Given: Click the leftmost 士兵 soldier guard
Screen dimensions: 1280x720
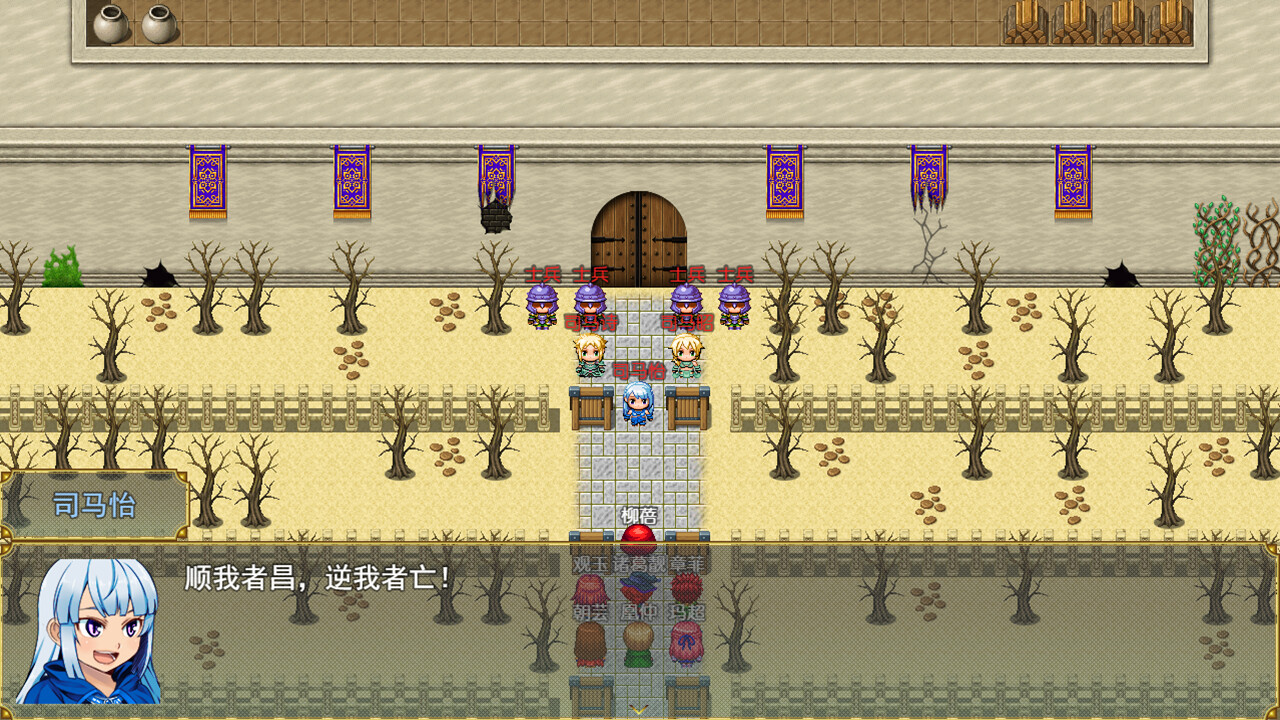Looking at the screenshot, I should 542,307.
